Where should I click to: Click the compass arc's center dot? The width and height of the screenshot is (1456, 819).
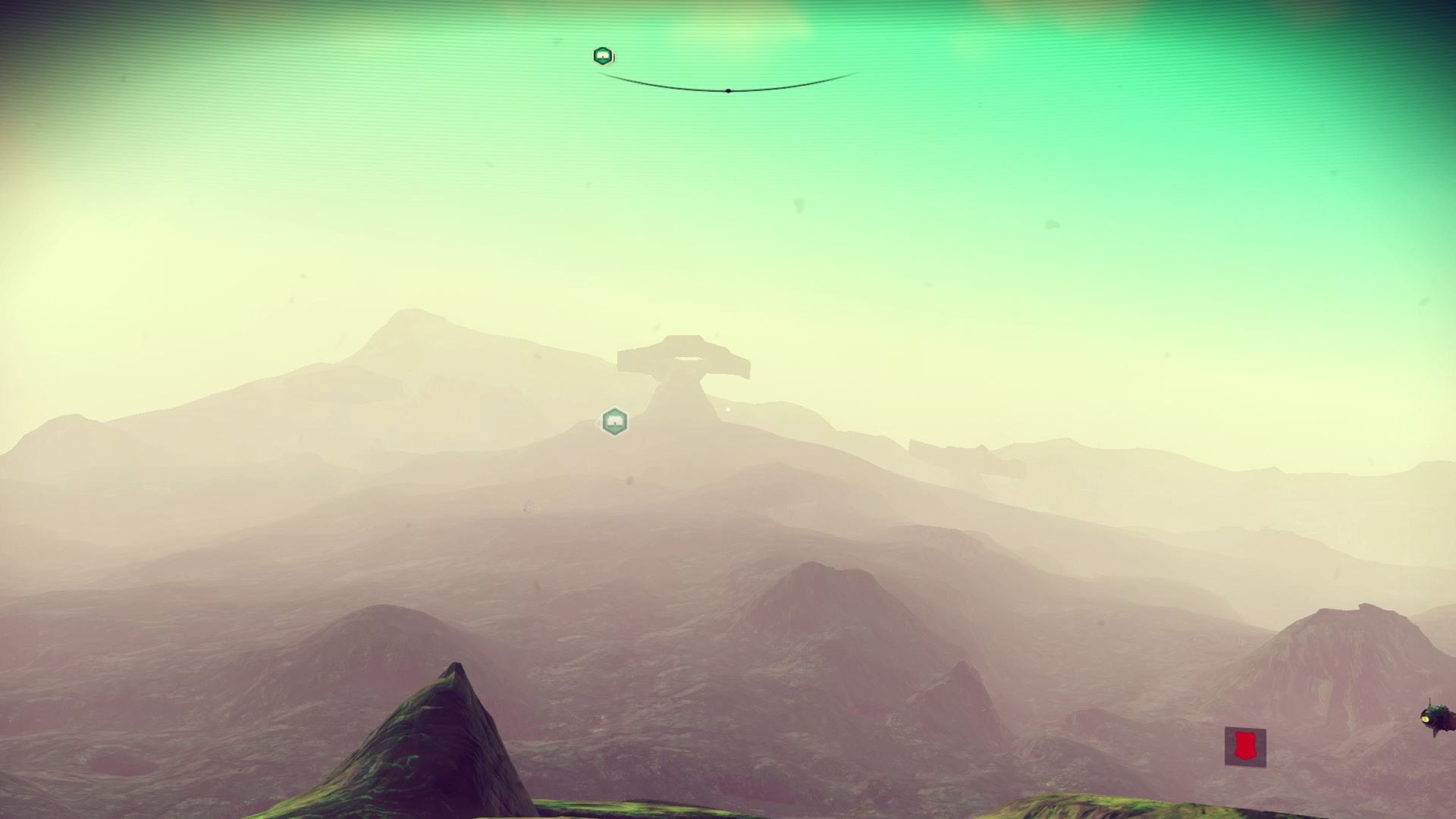point(728,91)
